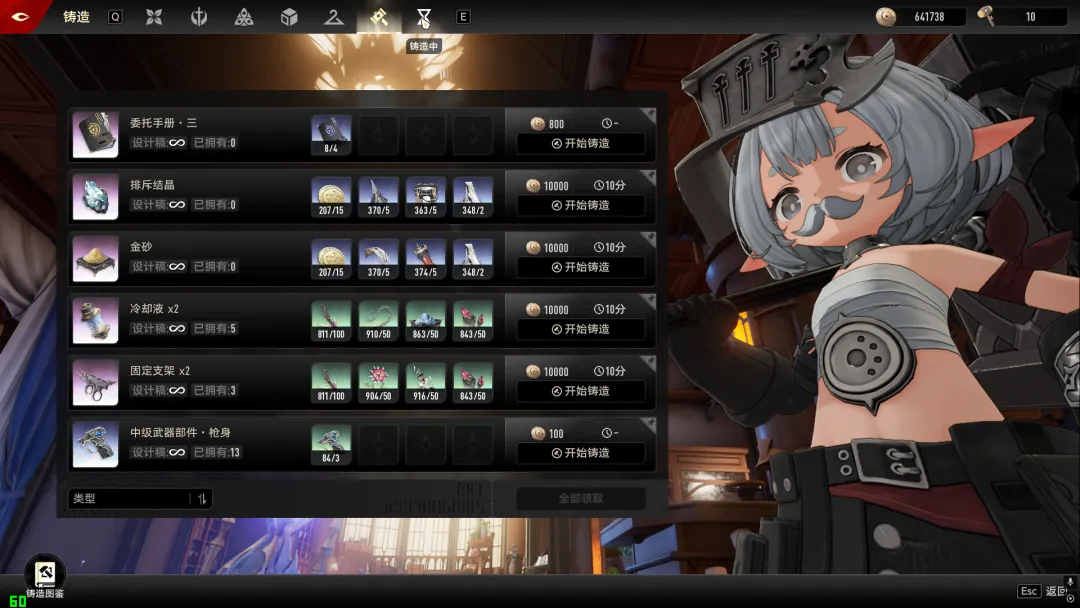
Task: Switch to the clothes hanger tab
Action: [x=334, y=17]
